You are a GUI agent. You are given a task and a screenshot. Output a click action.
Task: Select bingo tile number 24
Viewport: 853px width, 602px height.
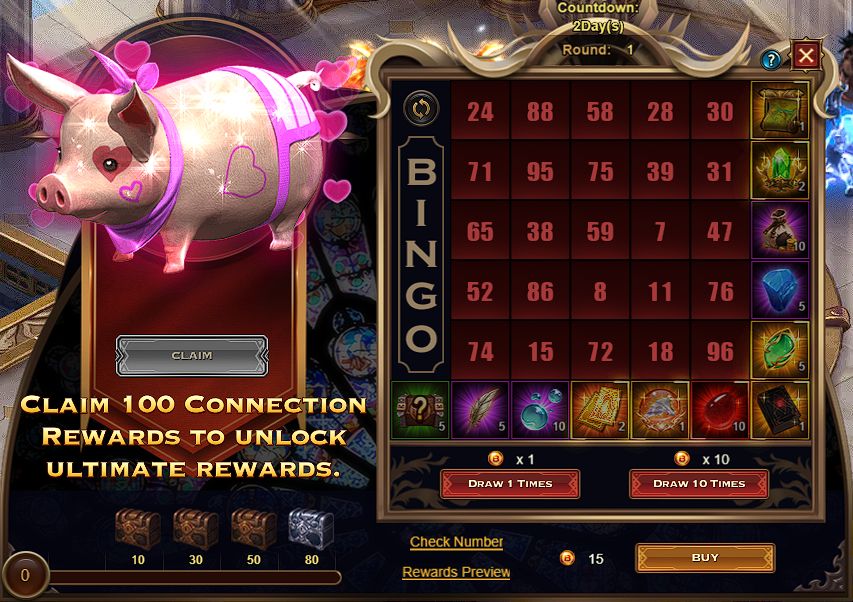pyautogui.click(x=480, y=111)
